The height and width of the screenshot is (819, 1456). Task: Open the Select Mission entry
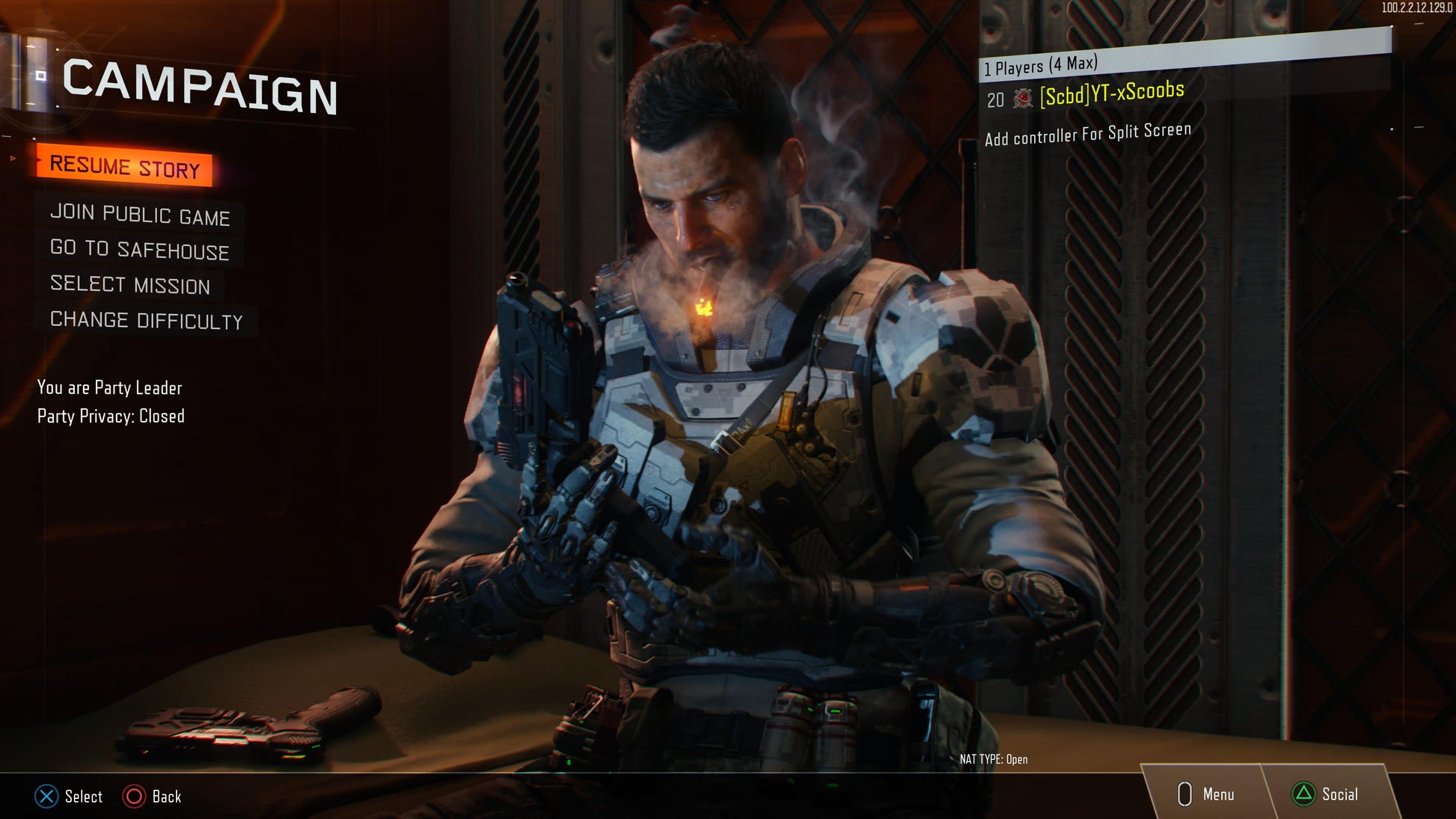click(x=130, y=285)
